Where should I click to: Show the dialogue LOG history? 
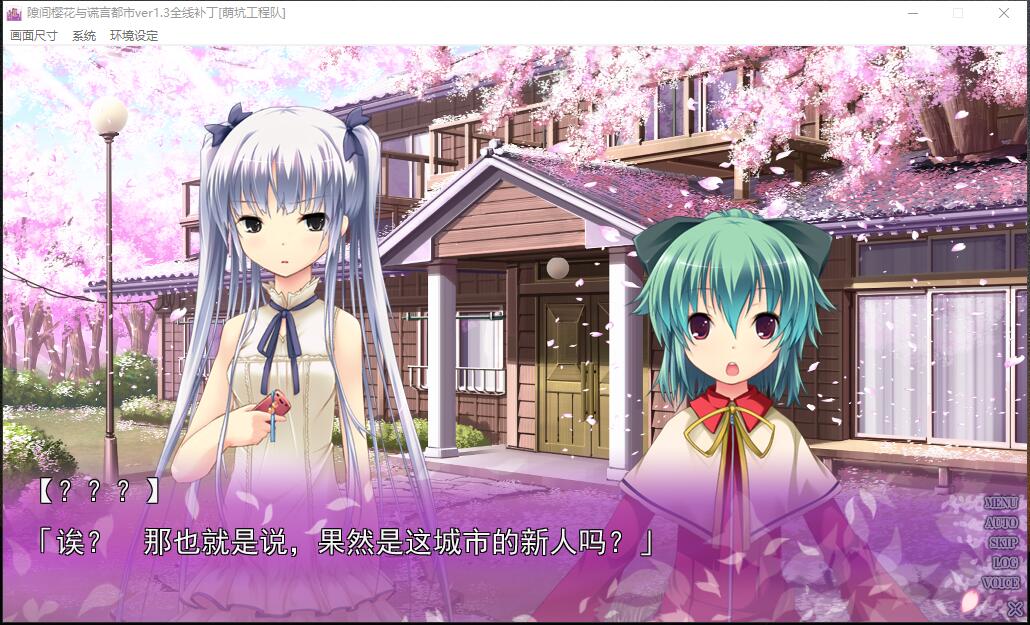click(1004, 563)
